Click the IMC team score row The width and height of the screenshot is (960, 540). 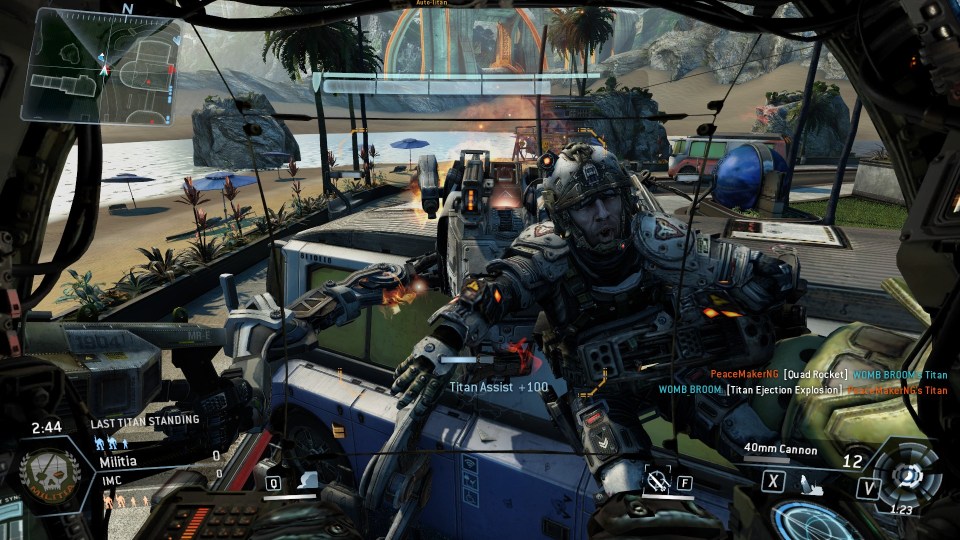point(158,481)
